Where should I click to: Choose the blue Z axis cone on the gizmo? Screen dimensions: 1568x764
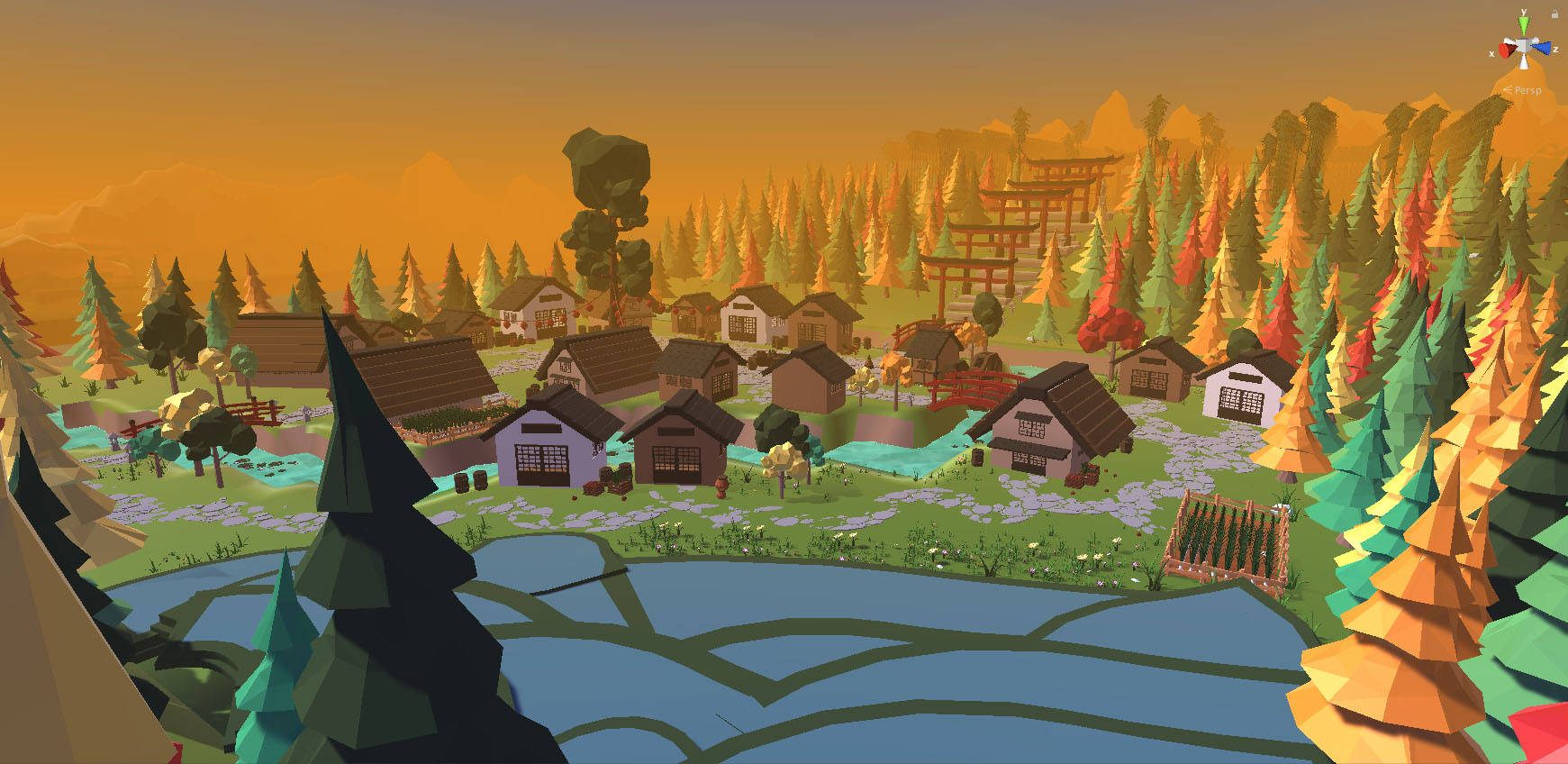1542,48
